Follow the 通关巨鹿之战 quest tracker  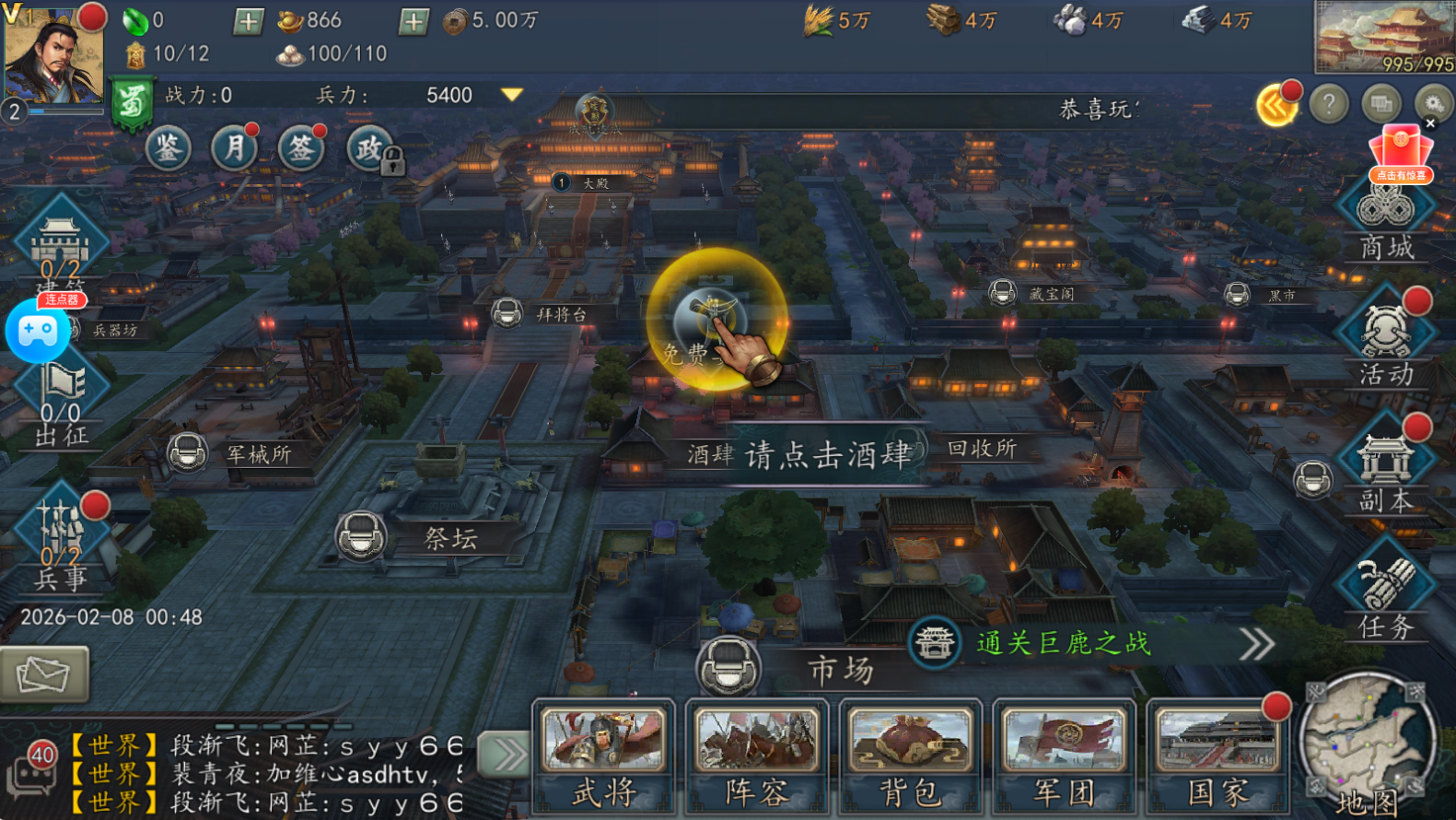(x=1064, y=643)
